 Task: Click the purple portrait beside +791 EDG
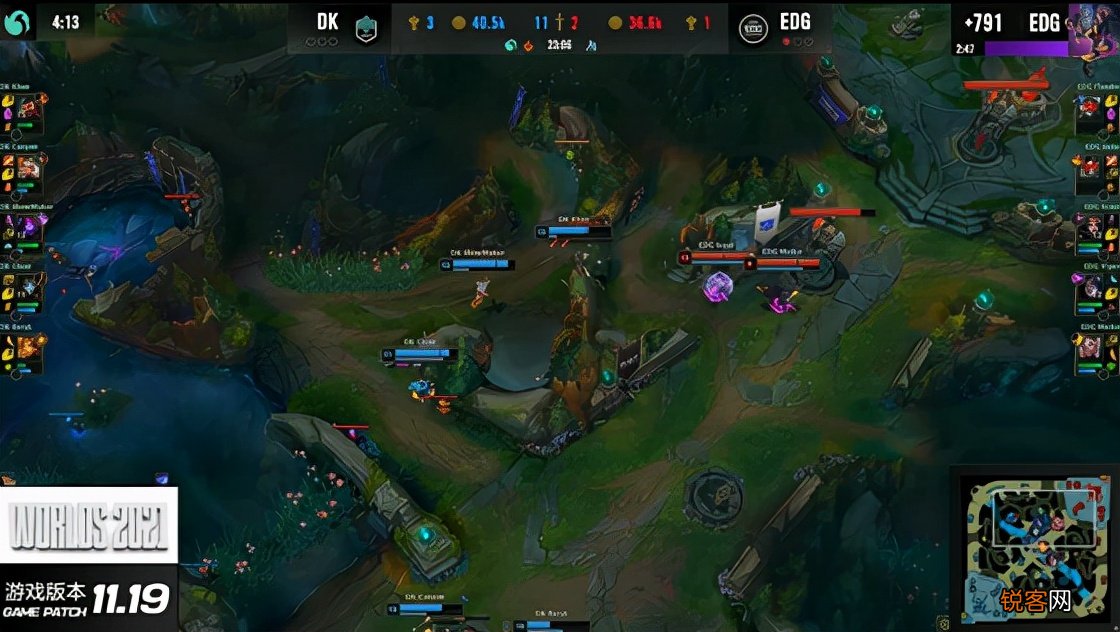point(1092,27)
